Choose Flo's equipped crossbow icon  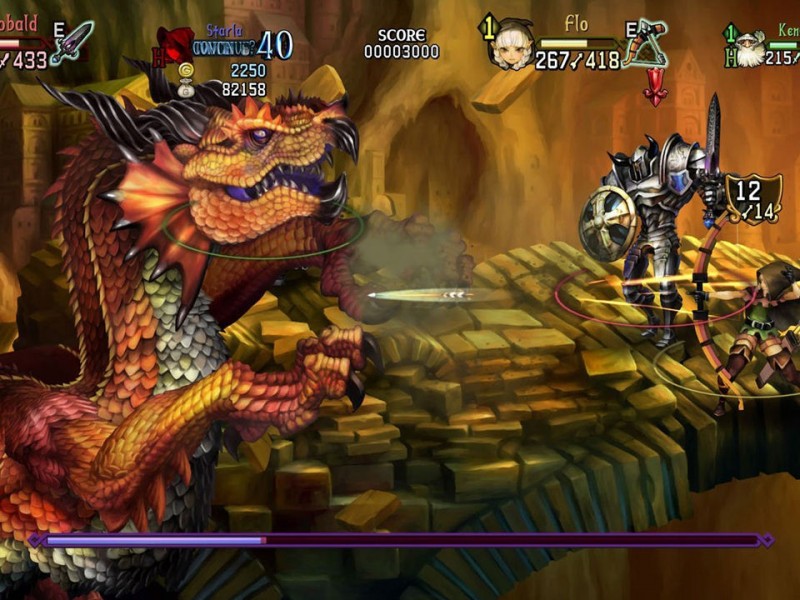tap(645, 45)
